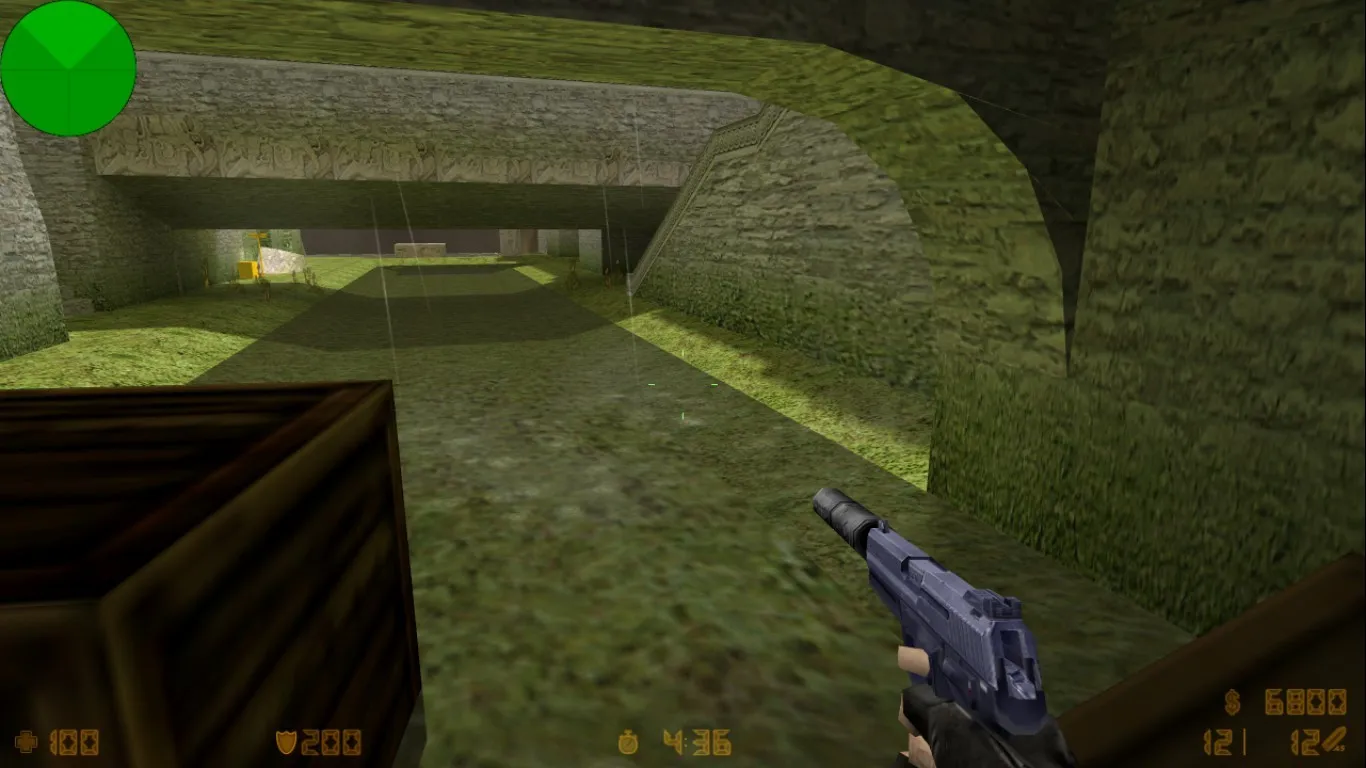Click the yellow box near the distant wall
Screen dimensions: 1366x768
pyautogui.click(x=247, y=268)
